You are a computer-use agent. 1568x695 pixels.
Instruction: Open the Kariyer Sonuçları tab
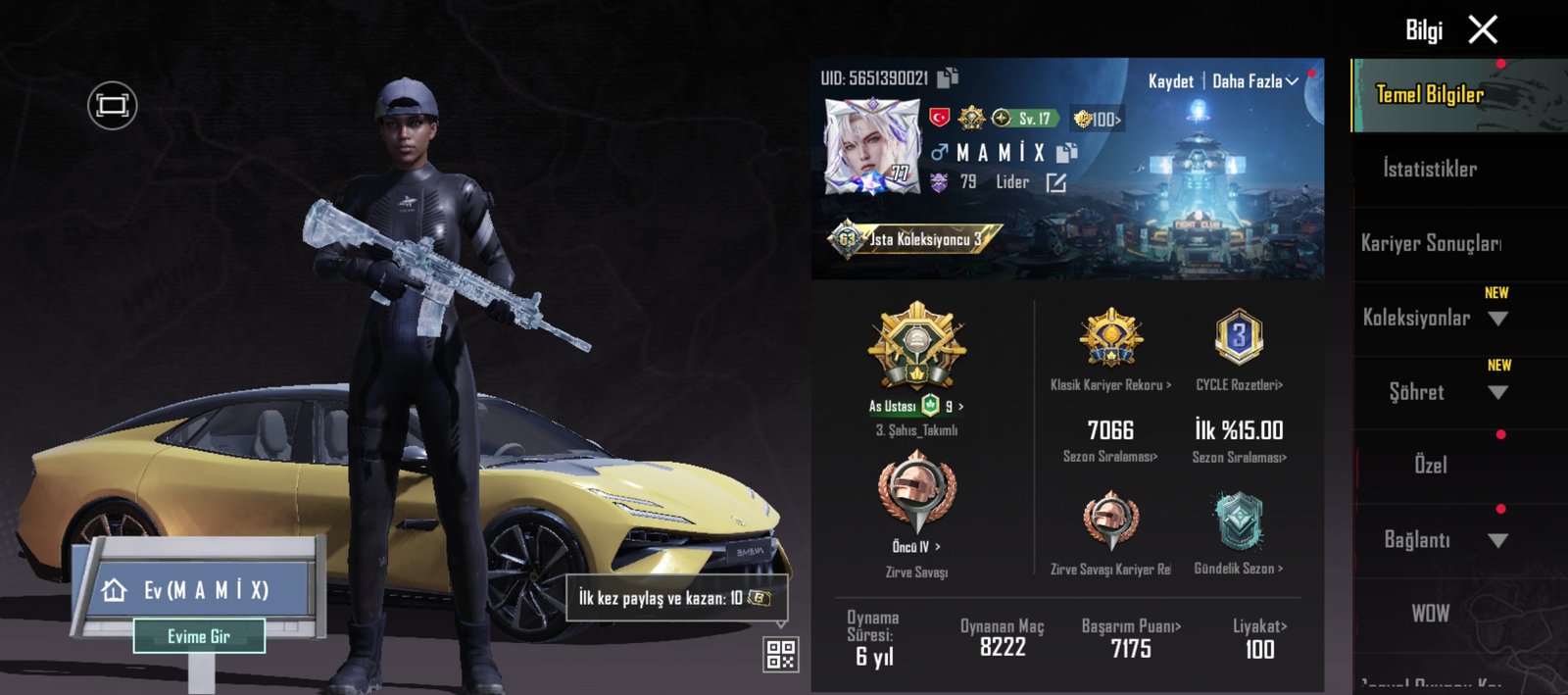[1430, 243]
